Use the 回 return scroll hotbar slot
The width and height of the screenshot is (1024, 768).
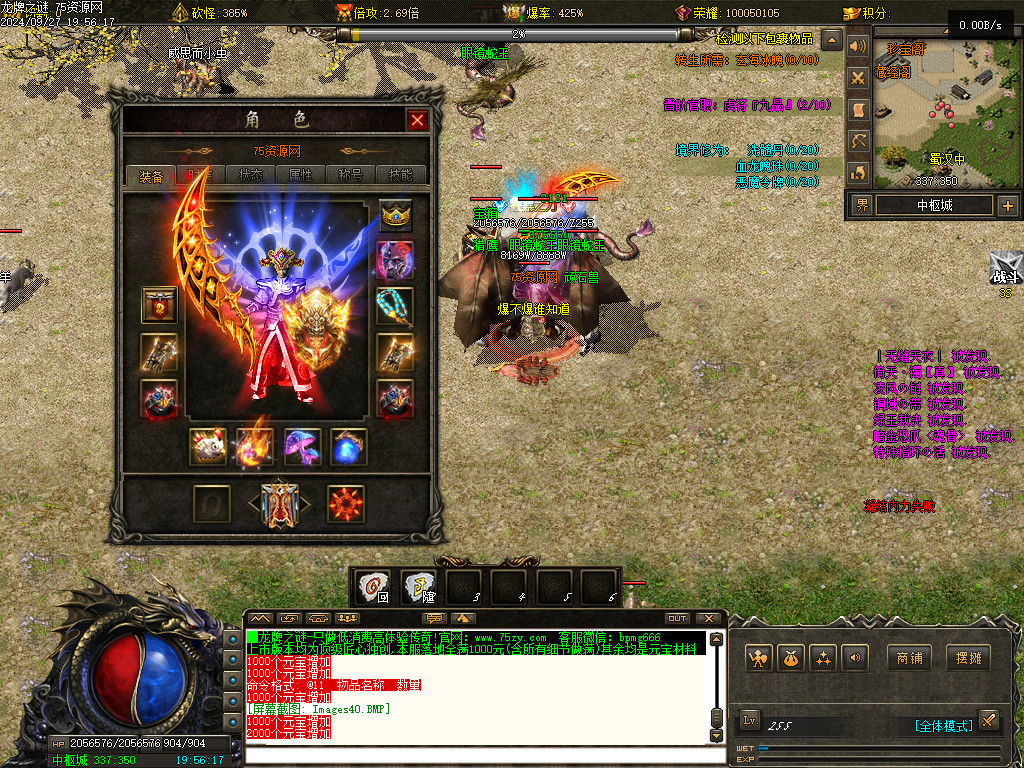pyautogui.click(x=374, y=587)
